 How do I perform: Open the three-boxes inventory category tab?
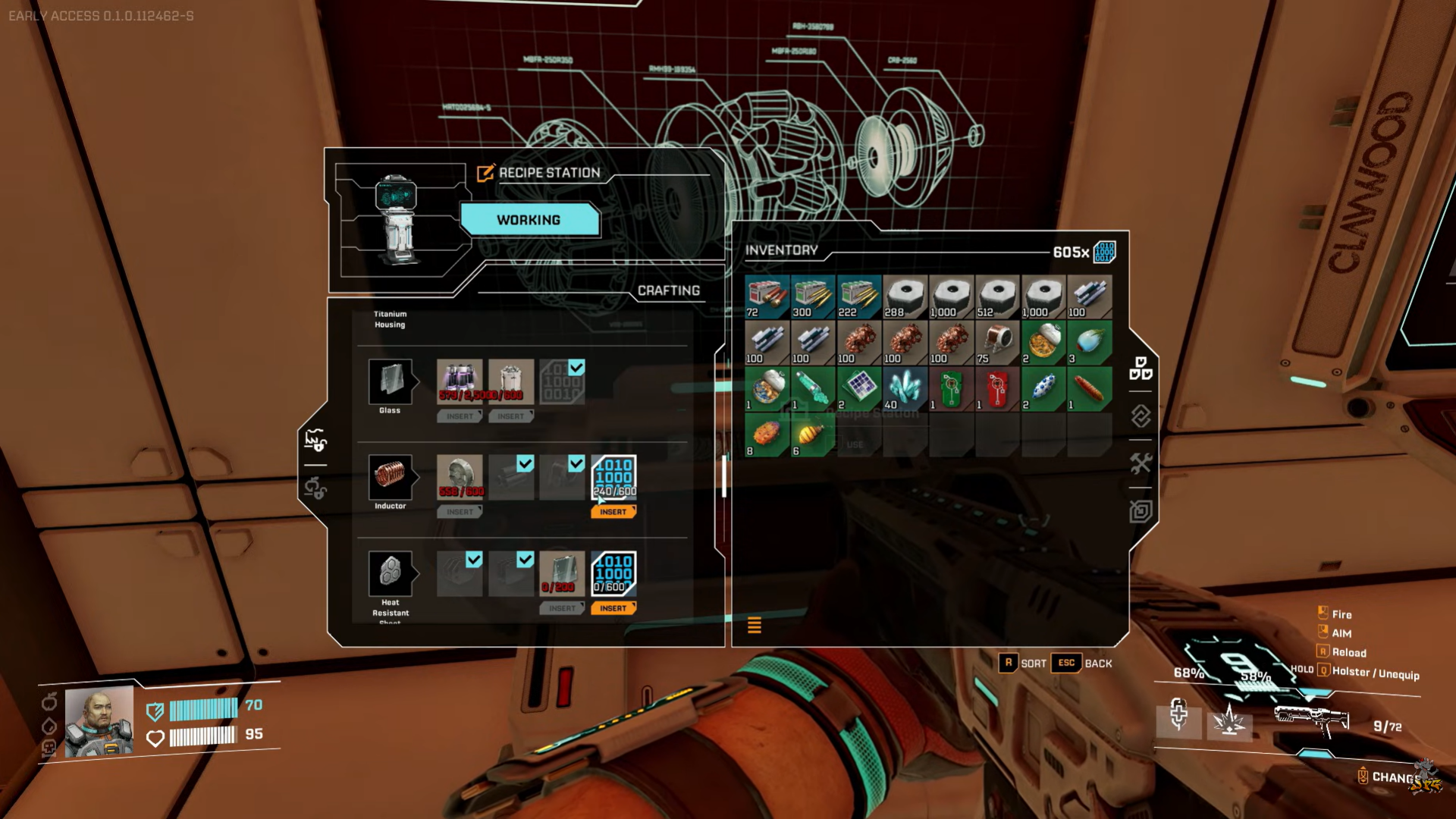(x=1141, y=369)
